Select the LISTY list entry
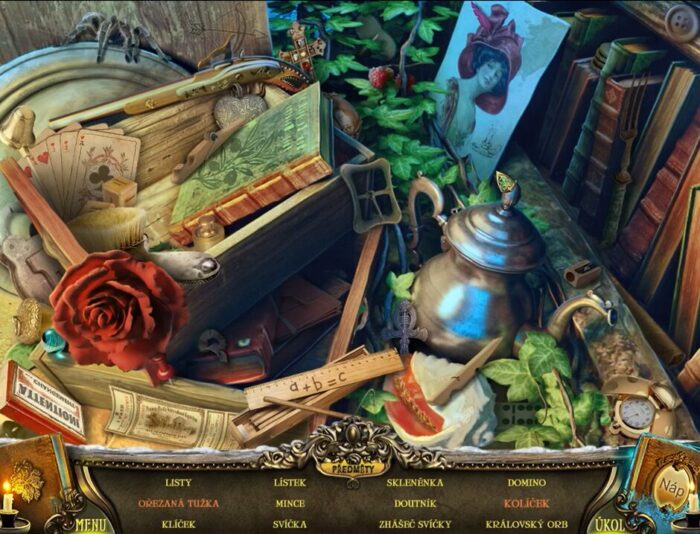The image size is (700, 534). (x=179, y=483)
